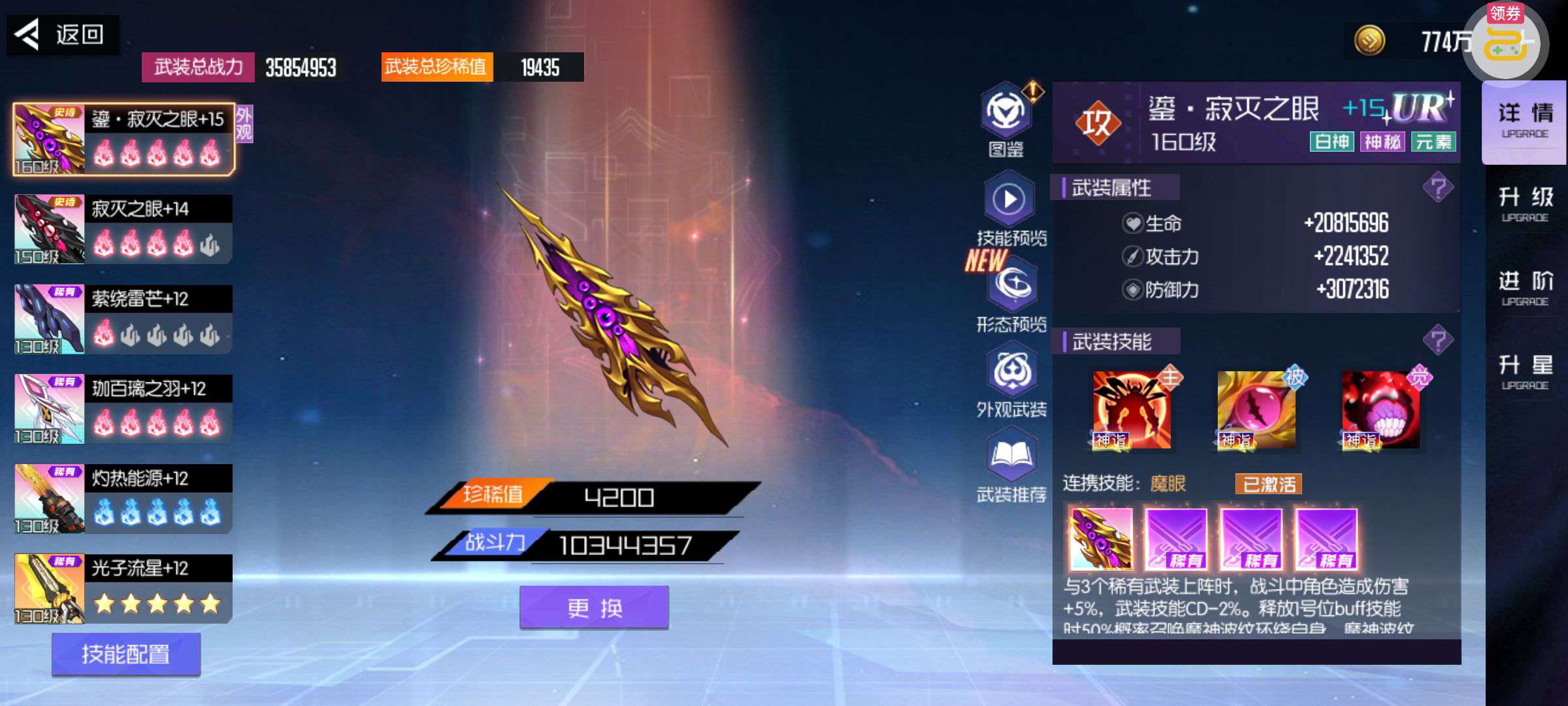
Task: Select the 光子流星+12 weapon row
Action: pyautogui.click(x=123, y=588)
